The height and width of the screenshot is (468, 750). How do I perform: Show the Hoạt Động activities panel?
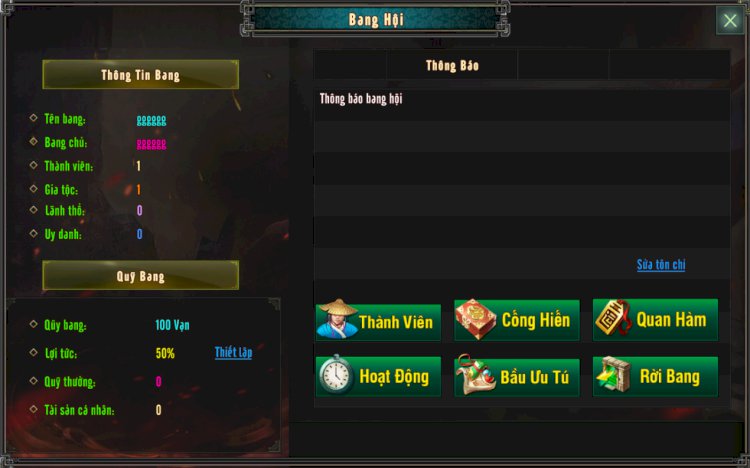[378, 376]
